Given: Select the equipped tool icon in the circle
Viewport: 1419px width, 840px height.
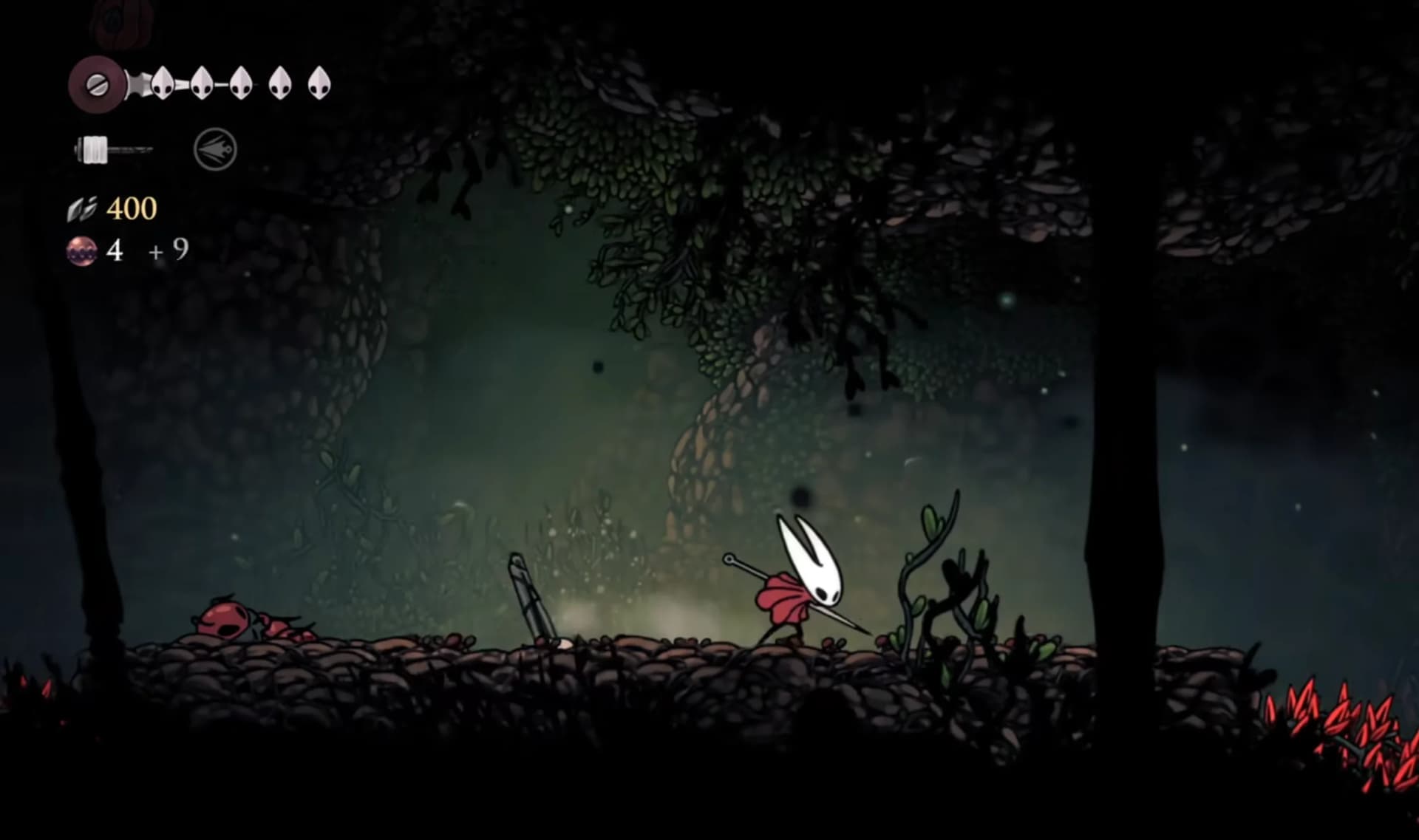Looking at the screenshot, I should pos(215,150).
